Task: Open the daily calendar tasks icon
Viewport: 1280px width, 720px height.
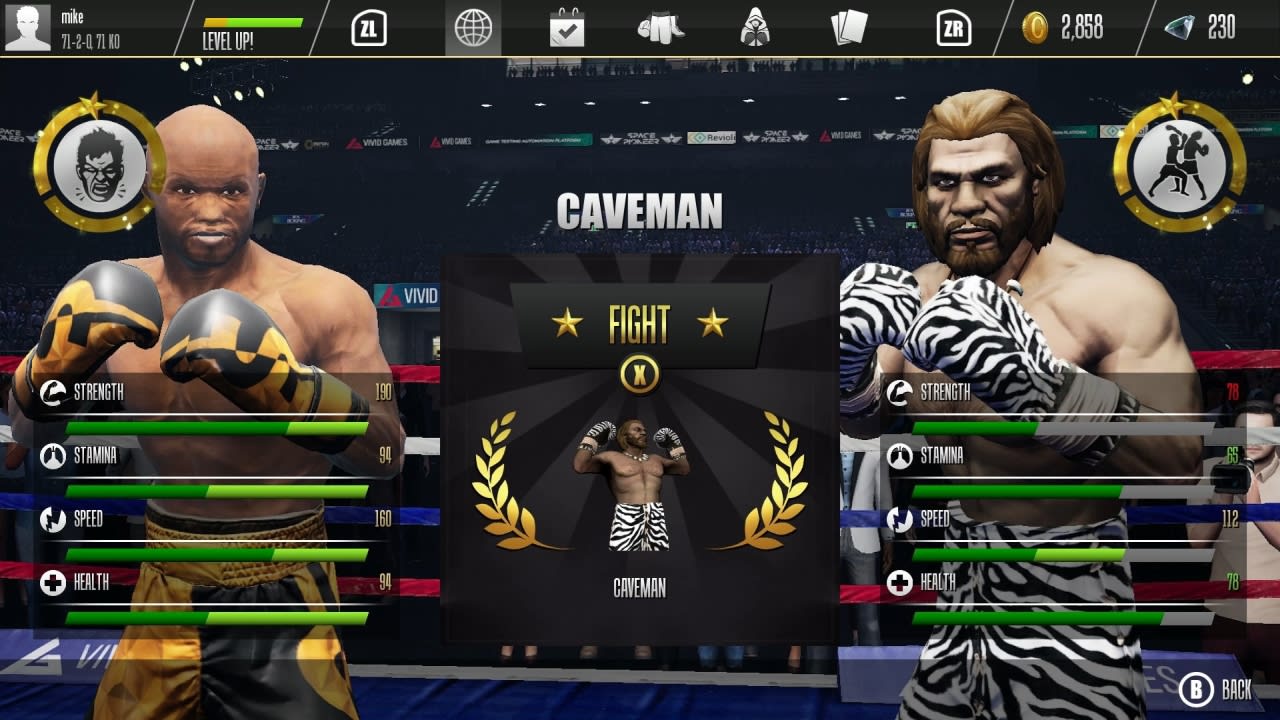Action: 569,28
